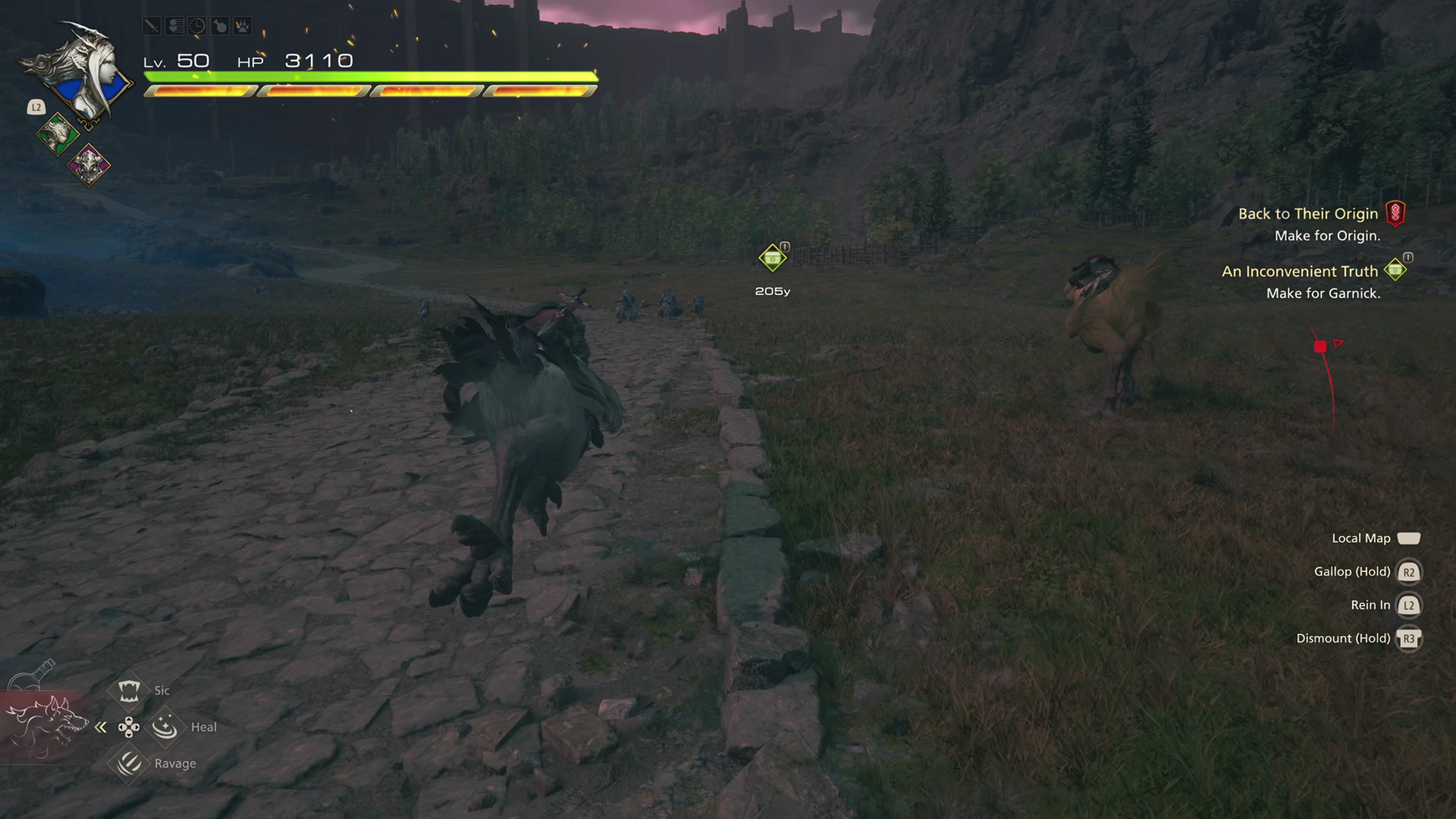Switch to the purple Eikon icon
The image size is (1456, 819).
tap(89, 165)
